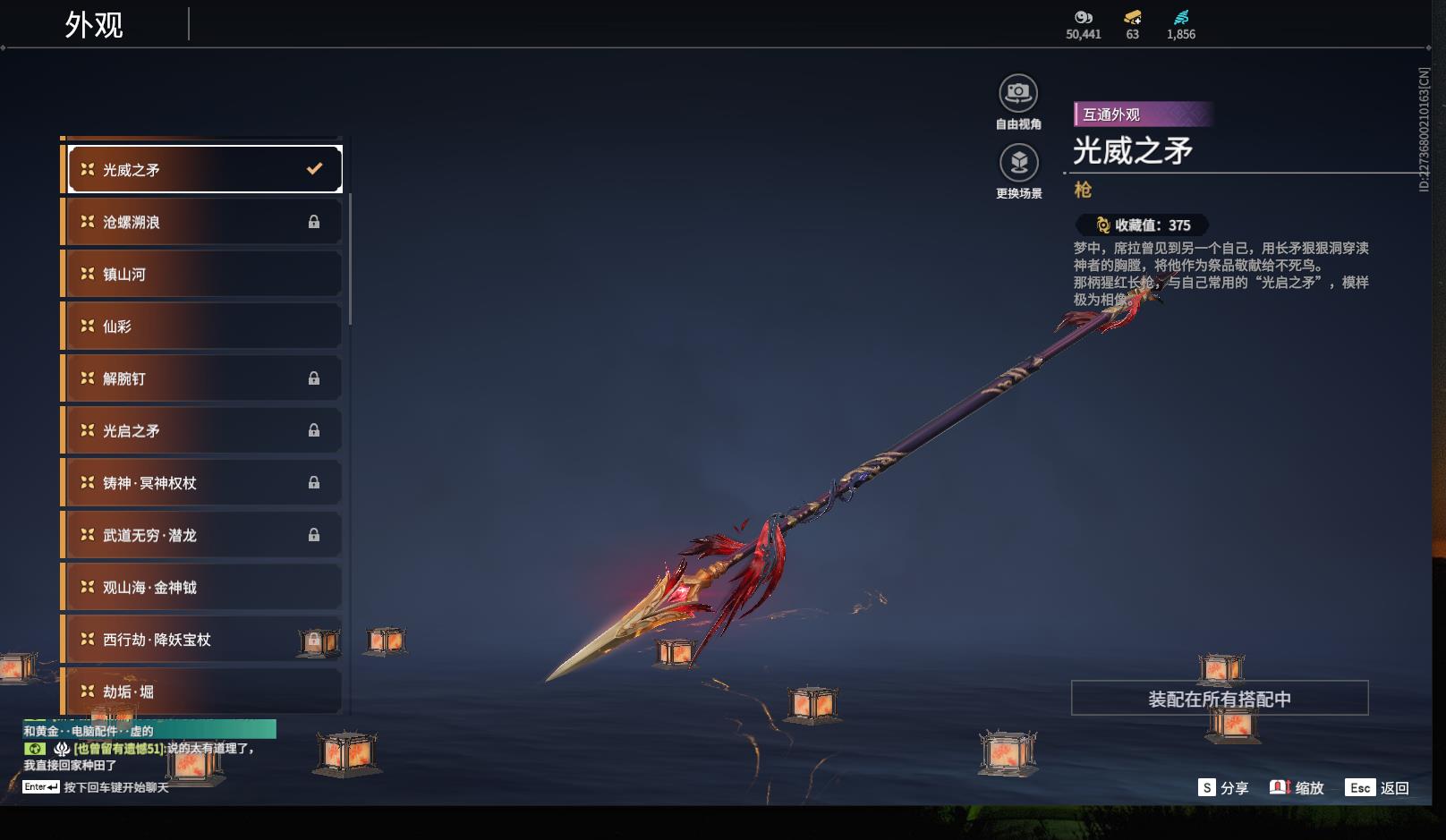This screenshot has width=1446, height=840.
Task: Select 镇山河 from the list
Action: 202,274
